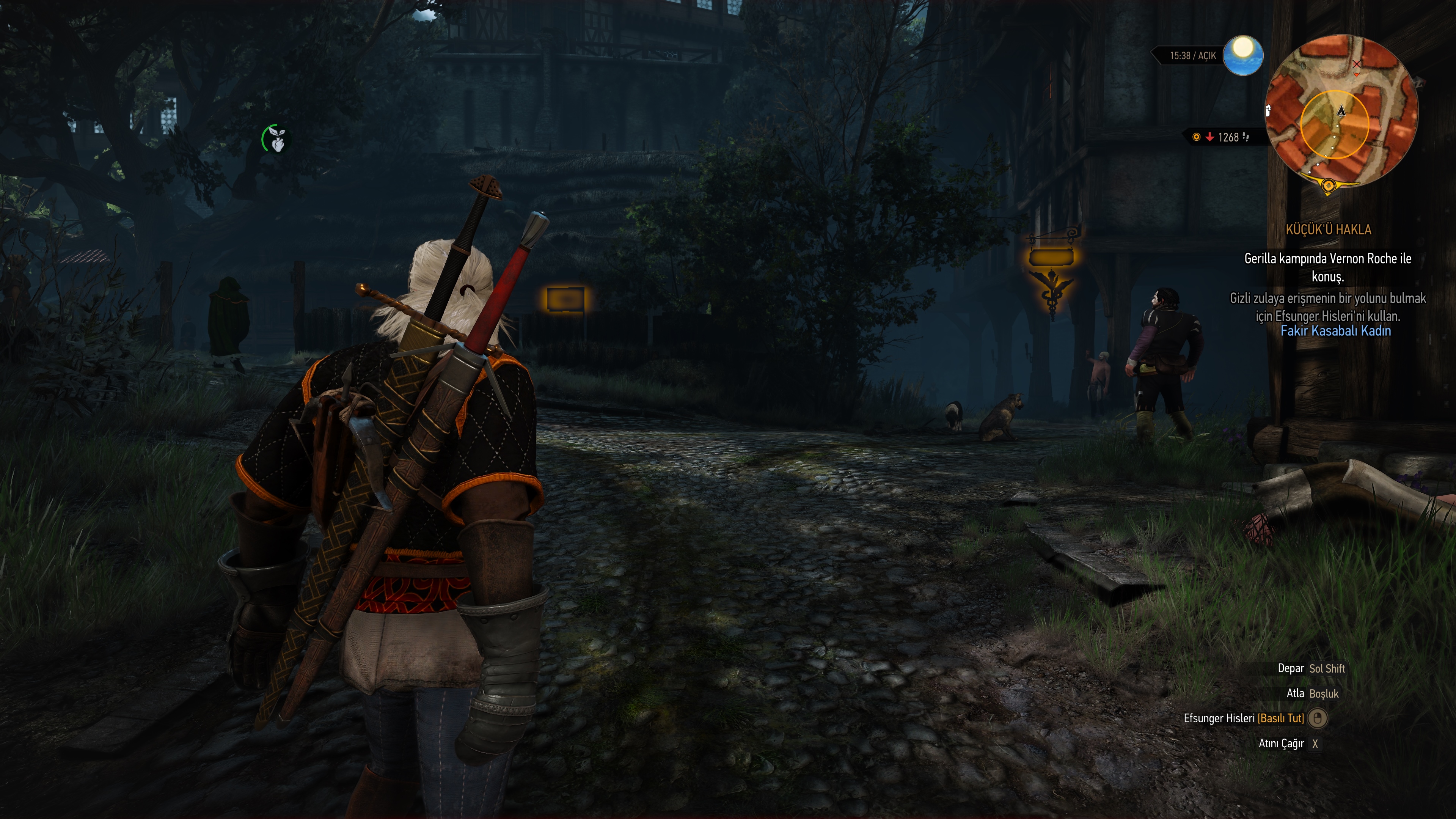The width and height of the screenshot is (1456, 819).
Task: Click the red X marker on the minimap
Action: tap(1357, 64)
